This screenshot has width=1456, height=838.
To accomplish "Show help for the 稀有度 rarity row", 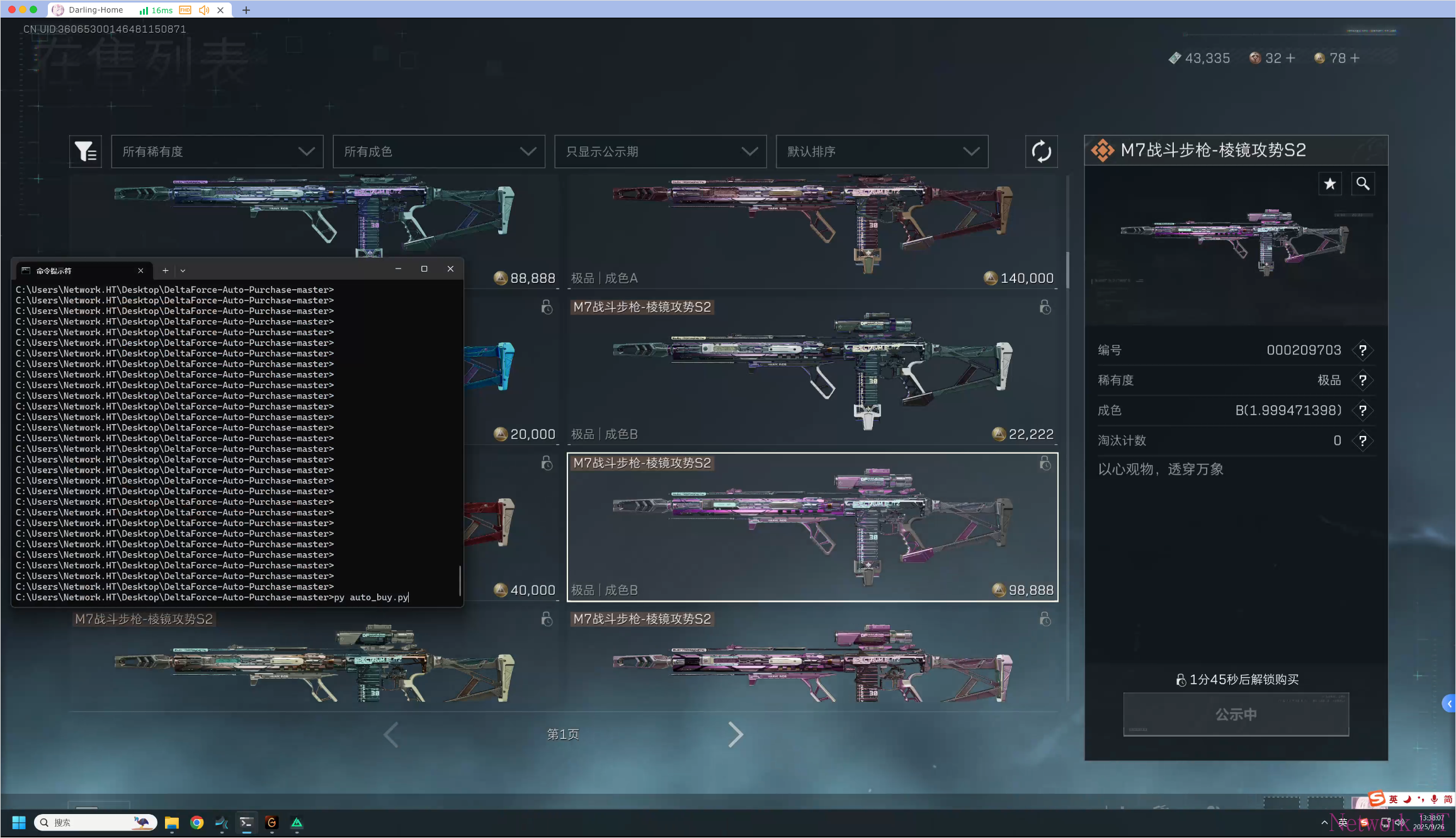I will pyautogui.click(x=1363, y=381).
